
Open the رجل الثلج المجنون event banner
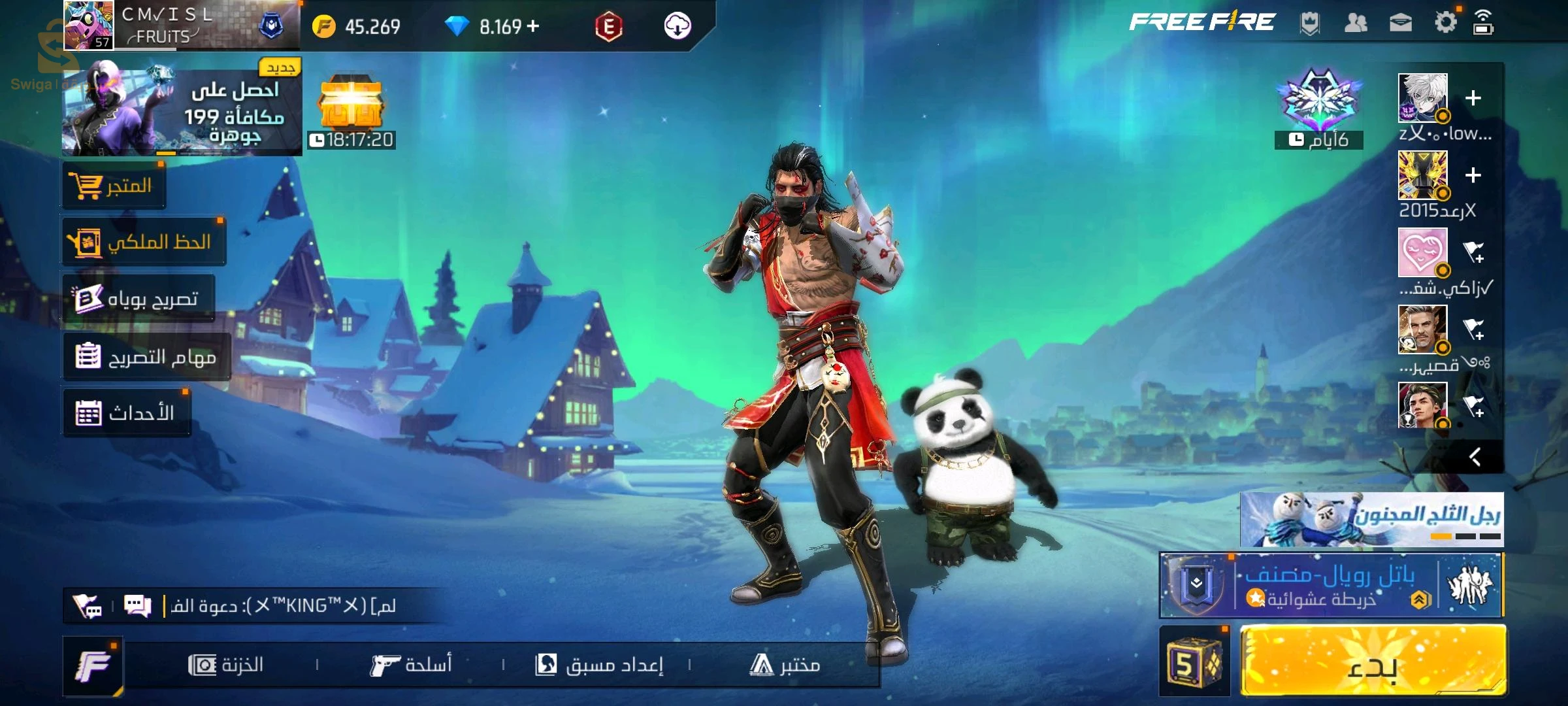1371,519
